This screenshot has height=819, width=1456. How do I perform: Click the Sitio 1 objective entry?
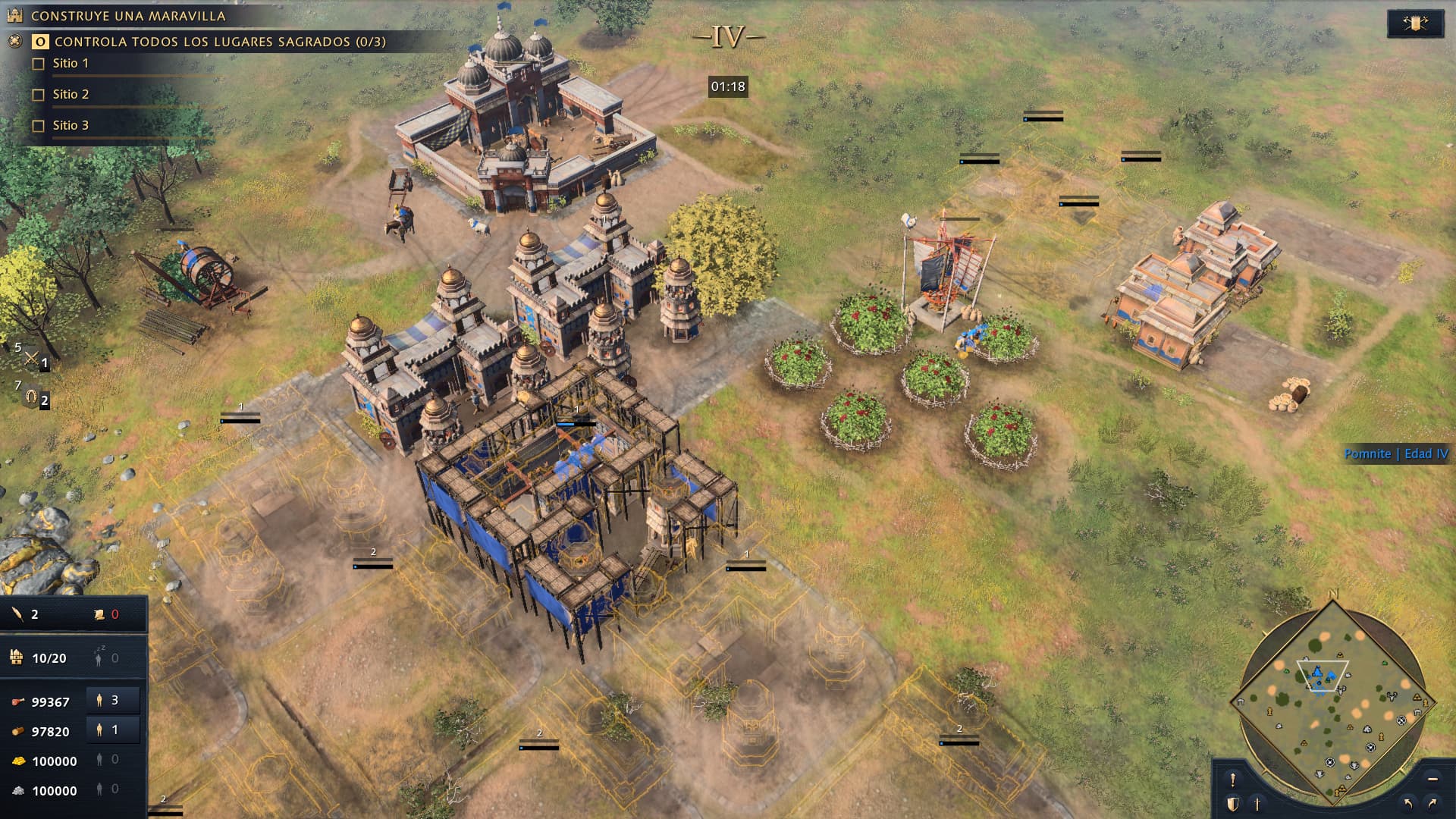tap(71, 64)
